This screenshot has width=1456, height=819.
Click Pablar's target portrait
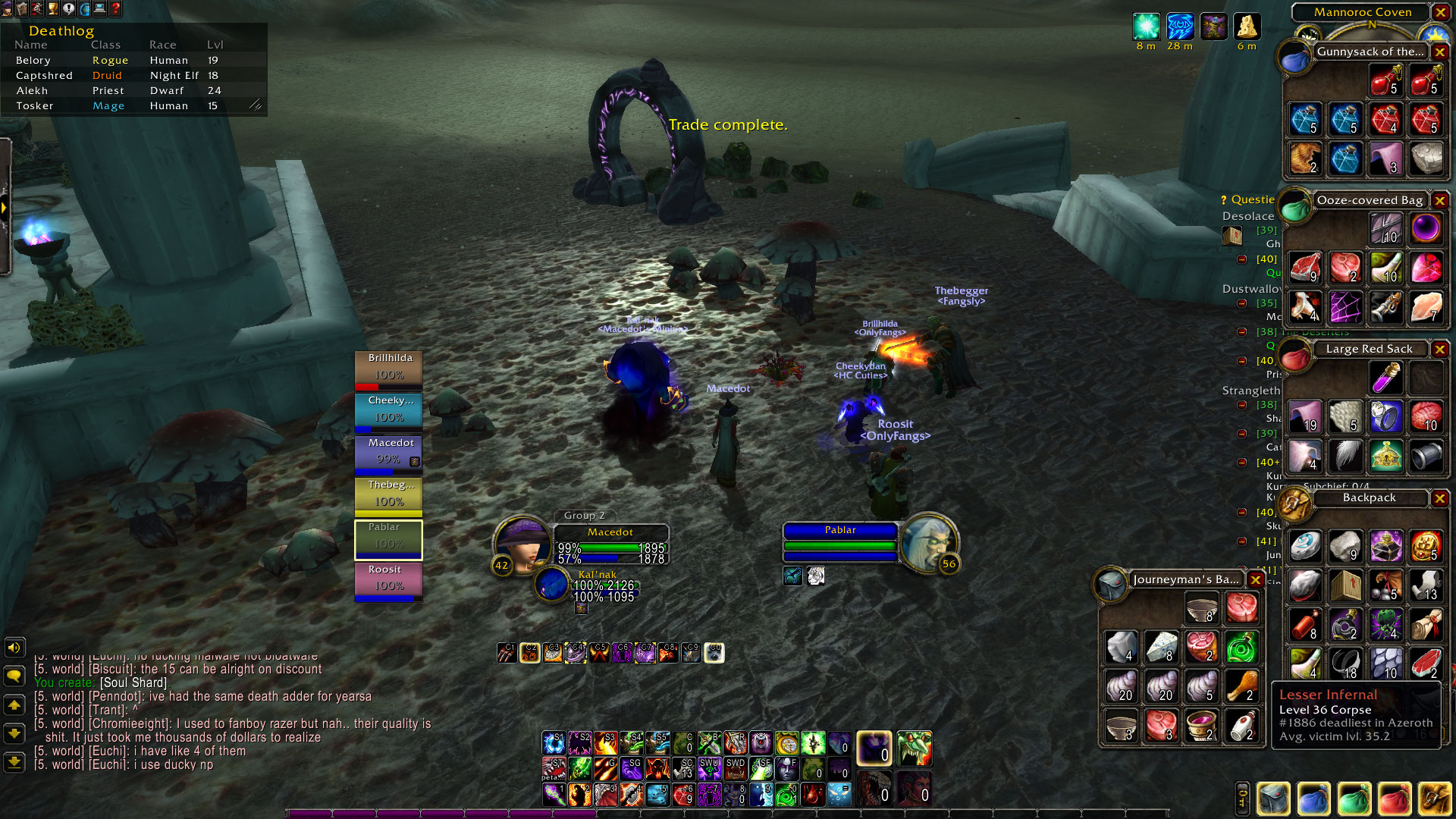[x=928, y=541]
